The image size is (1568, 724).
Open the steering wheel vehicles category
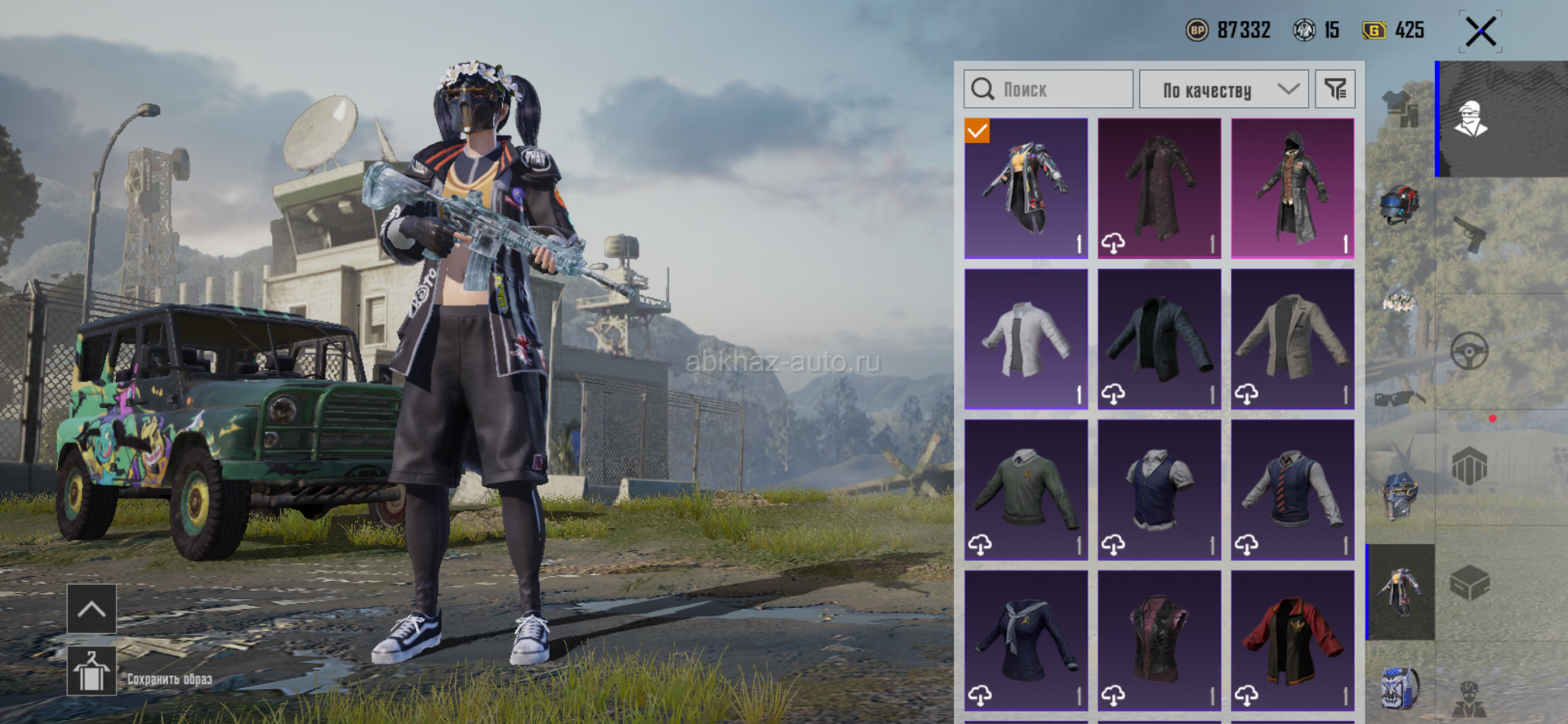[x=1469, y=352]
